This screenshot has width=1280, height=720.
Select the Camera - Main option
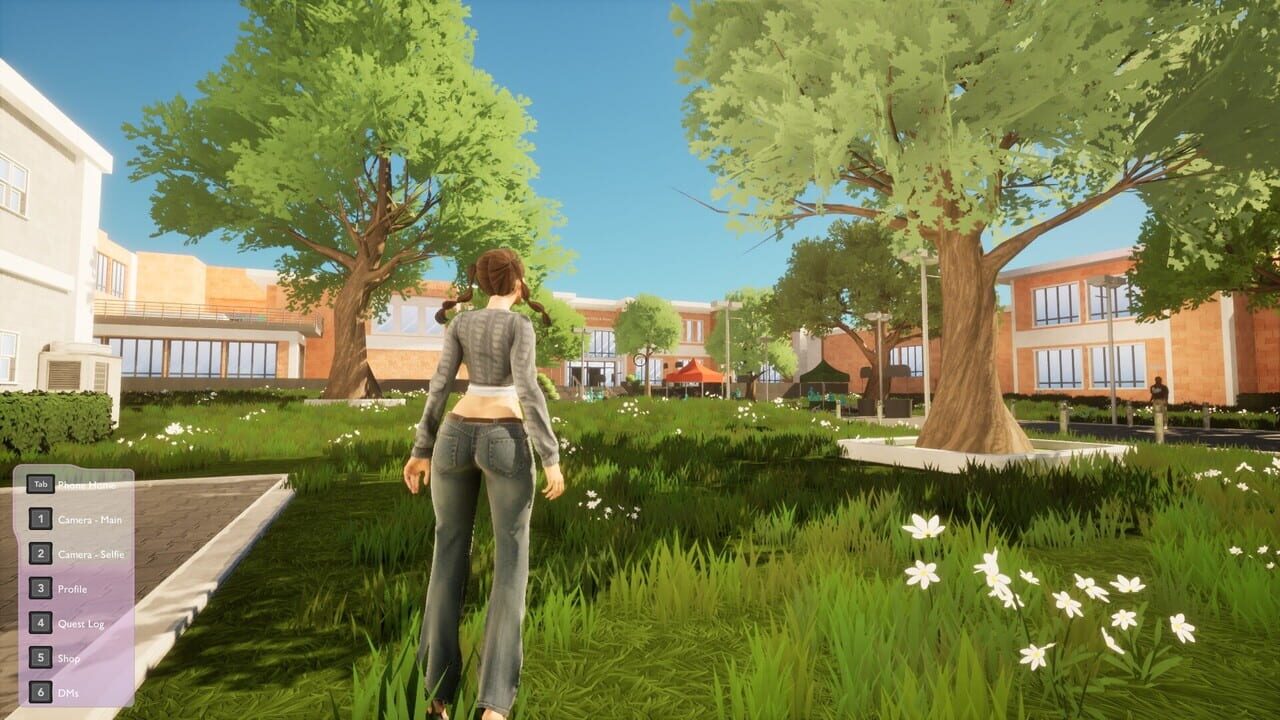click(90, 520)
